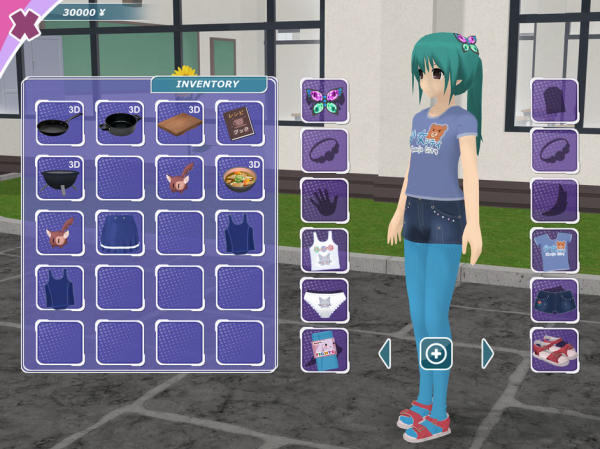Select the empty glove equipment slot
The height and width of the screenshot is (449, 600).
click(325, 201)
